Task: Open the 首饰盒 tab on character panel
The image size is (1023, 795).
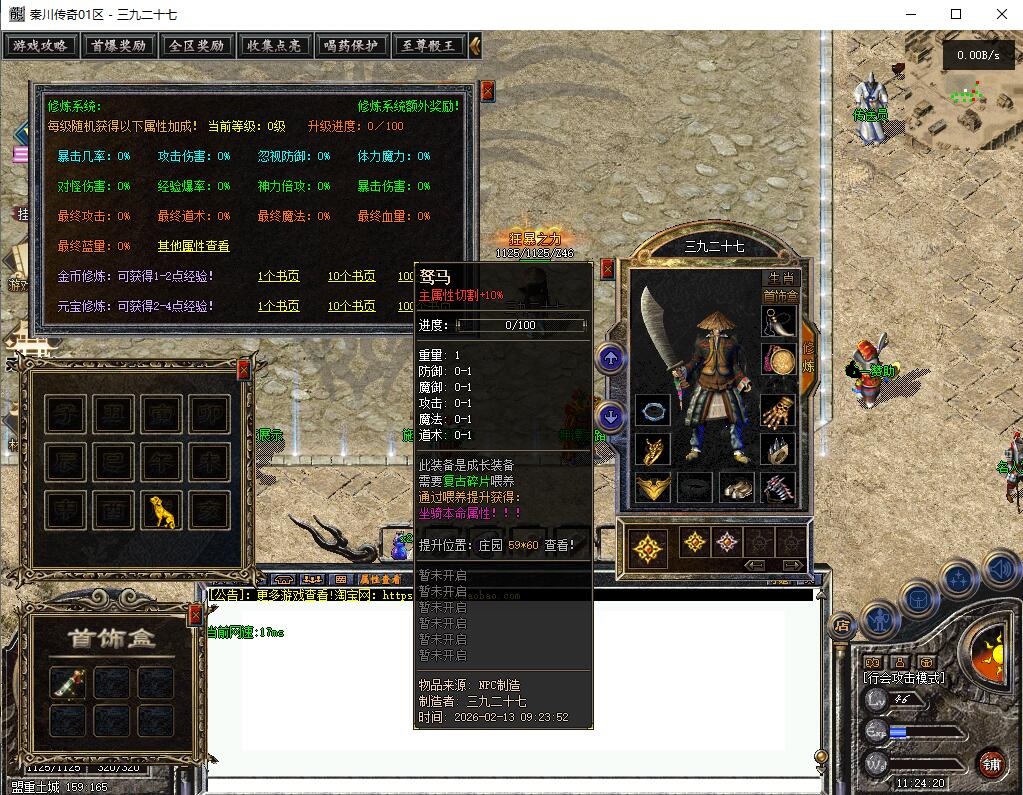Action: coord(780,296)
